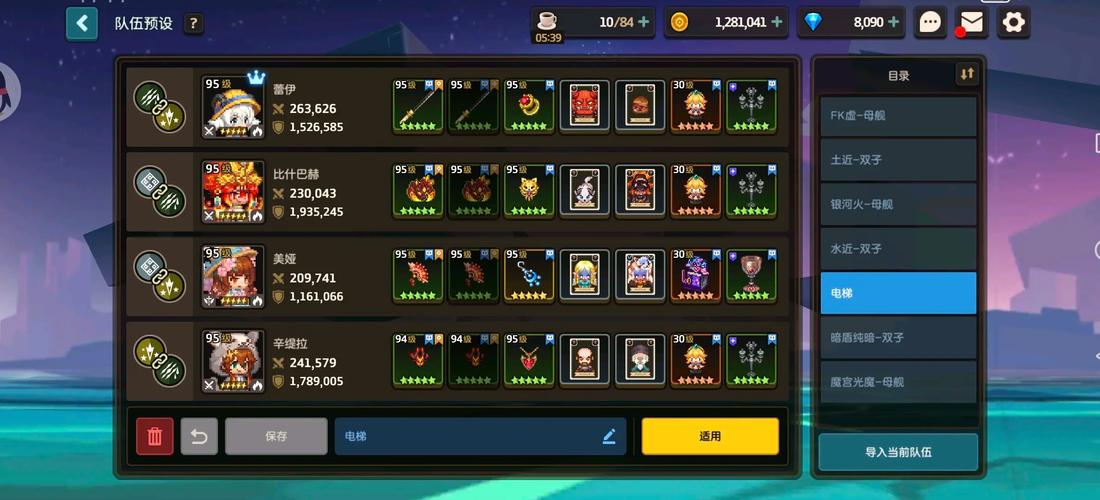1100x500 pixels.
Task: Select the 水近-双子 preset
Action: tap(897, 249)
